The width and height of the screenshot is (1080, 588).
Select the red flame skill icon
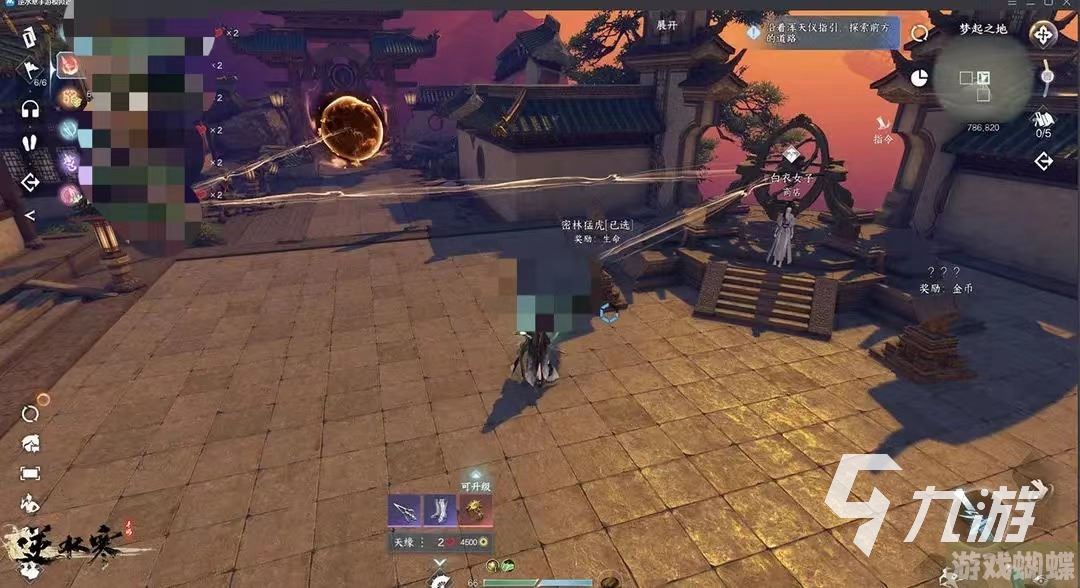(x=71, y=65)
